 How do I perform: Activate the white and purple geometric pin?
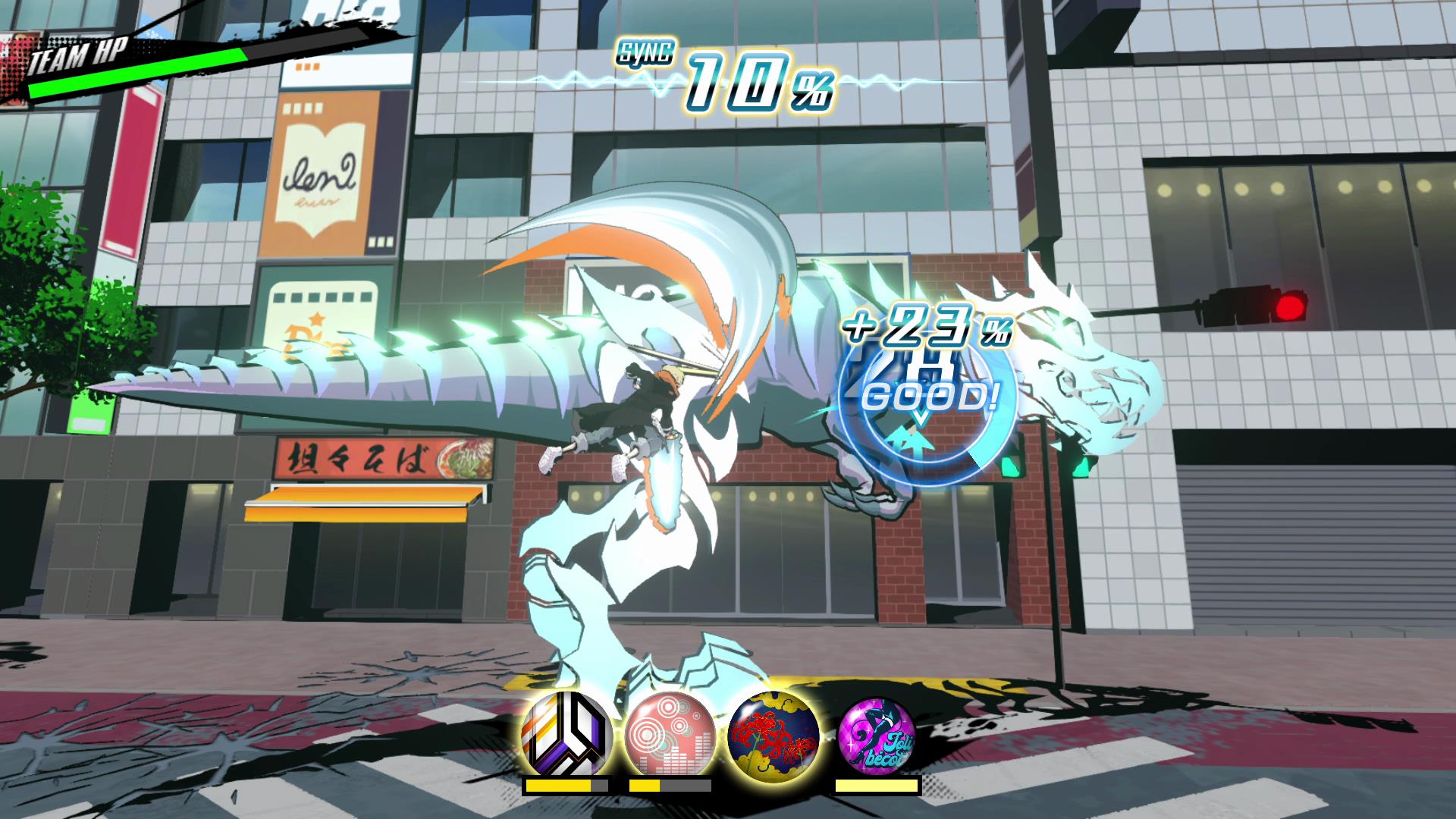tap(566, 732)
